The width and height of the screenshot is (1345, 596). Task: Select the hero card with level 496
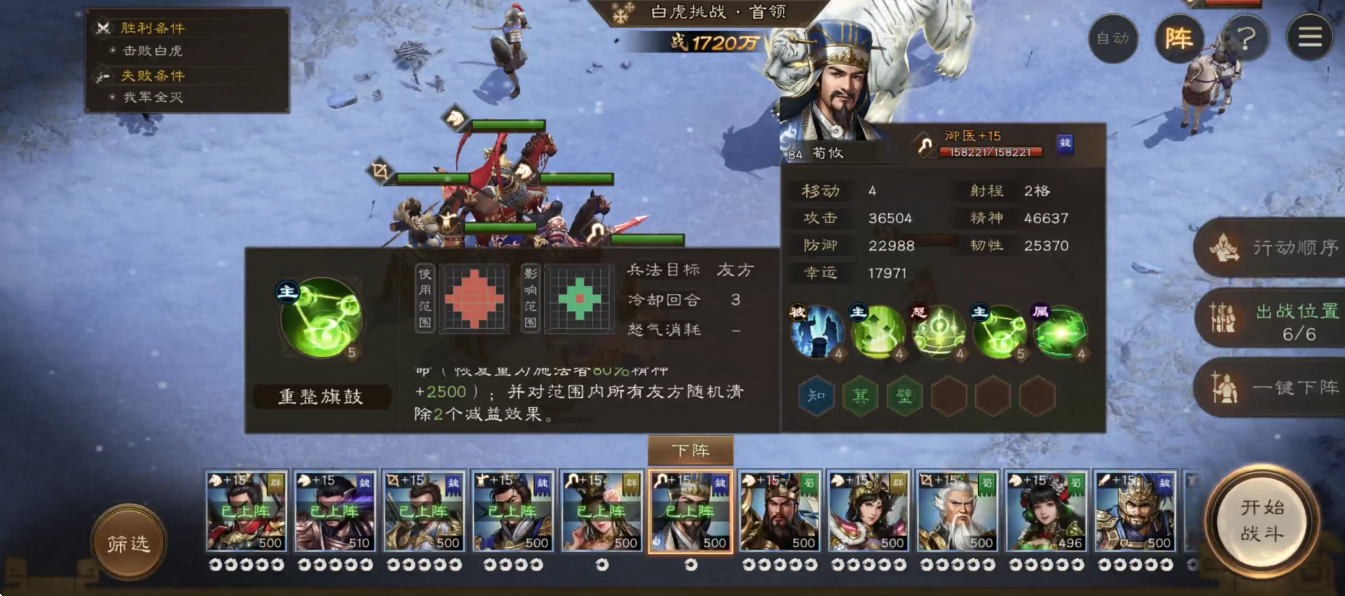click(1046, 512)
